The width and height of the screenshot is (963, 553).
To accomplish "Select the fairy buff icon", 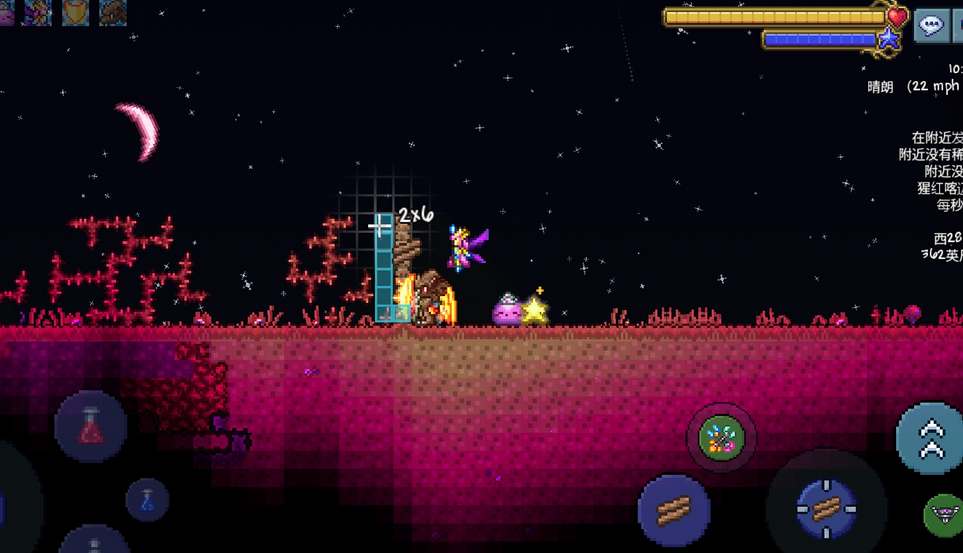I will point(38,12).
